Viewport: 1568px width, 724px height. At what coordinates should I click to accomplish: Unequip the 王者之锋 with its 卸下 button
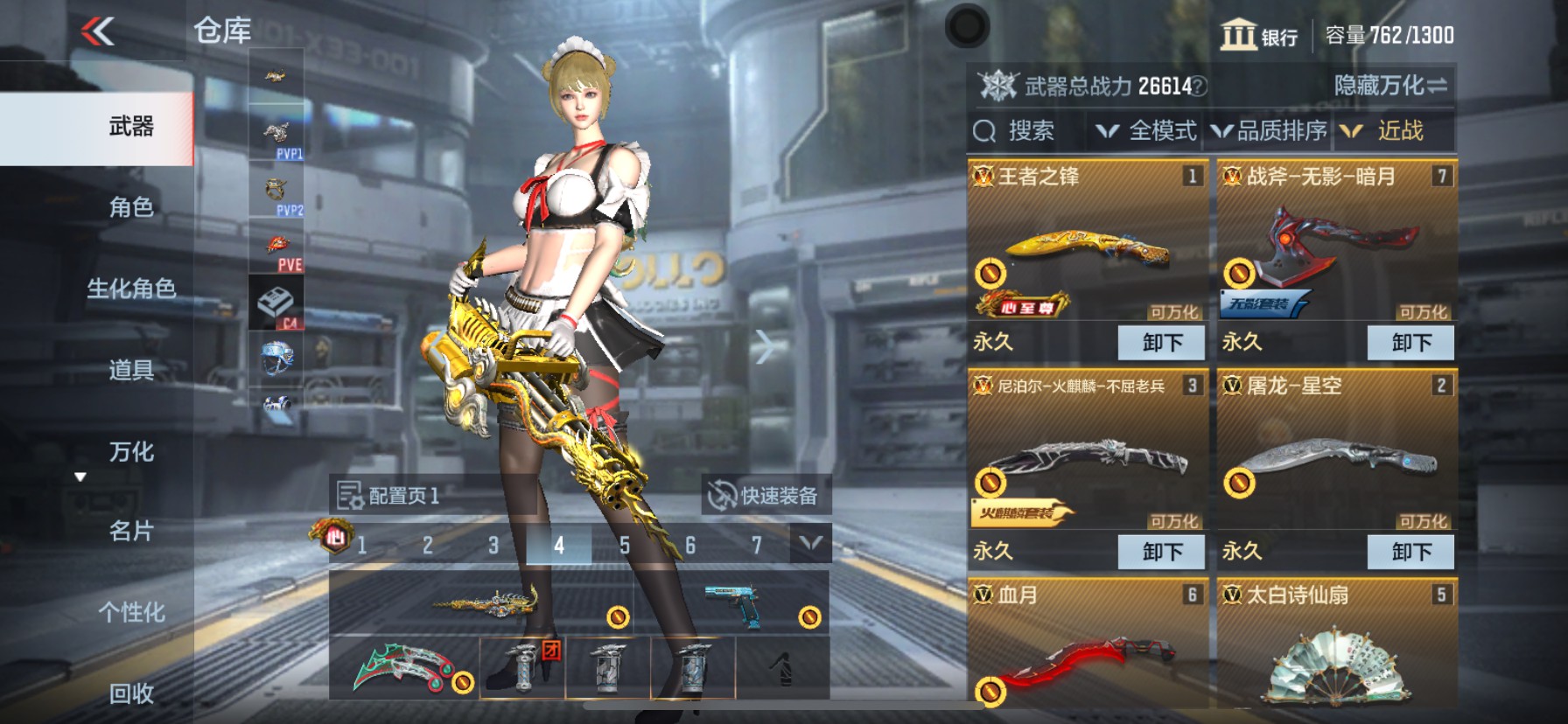point(1161,342)
